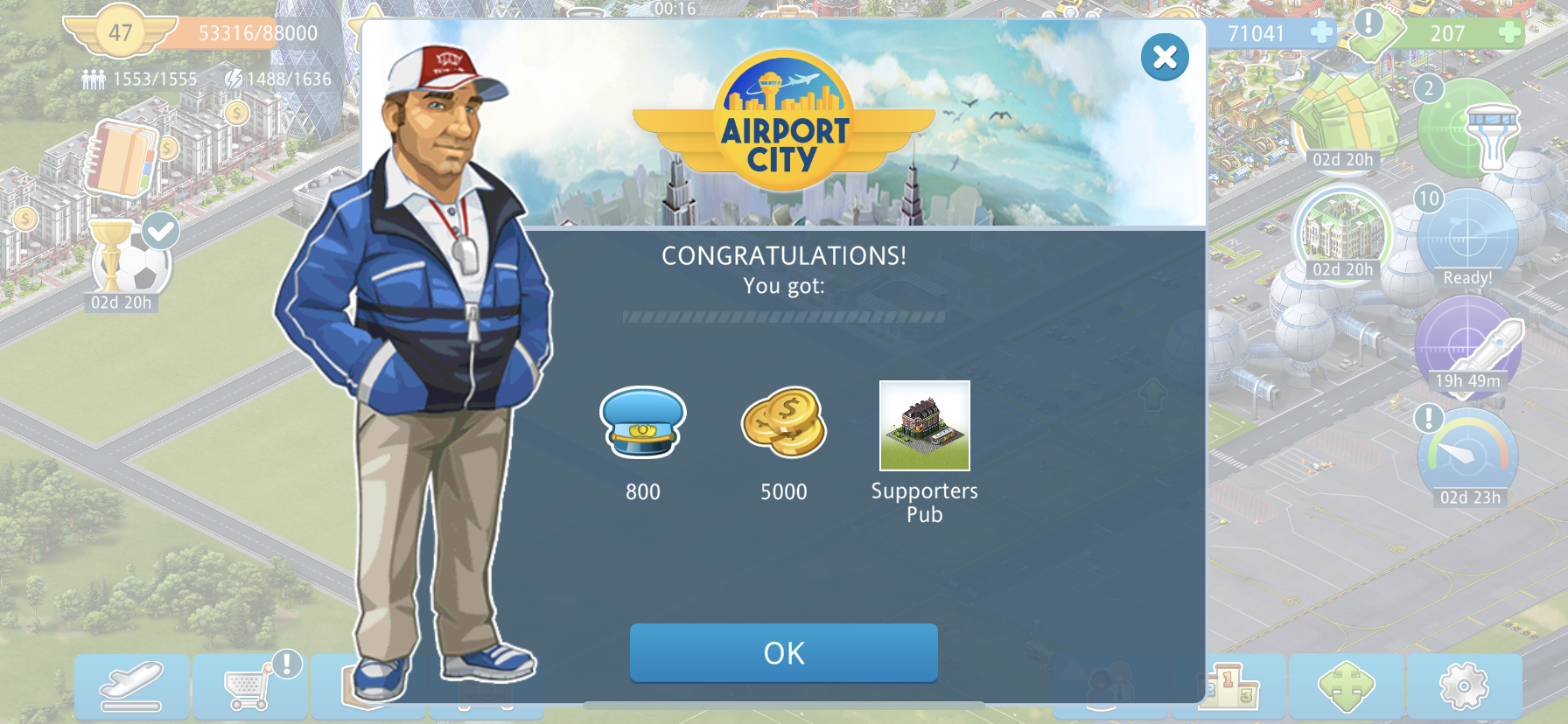This screenshot has height=724, width=1568.
Task: Close the congratulations dialog
Action: [x=1165, y=58]
